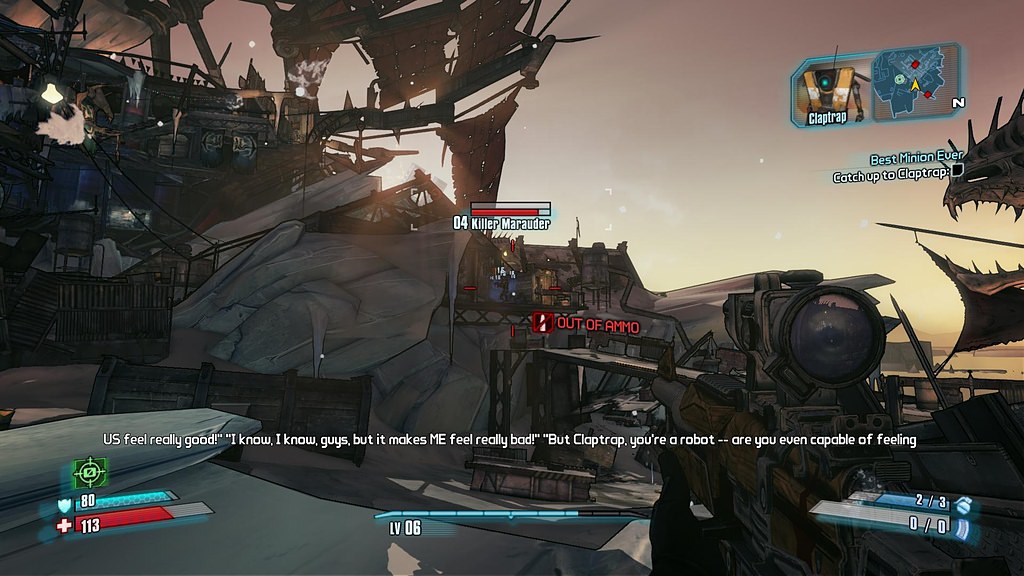Tick the Catch up to Claptrap objective box
The width and height of the screenshot is (1024, 576).
click(x=957, y=170)
